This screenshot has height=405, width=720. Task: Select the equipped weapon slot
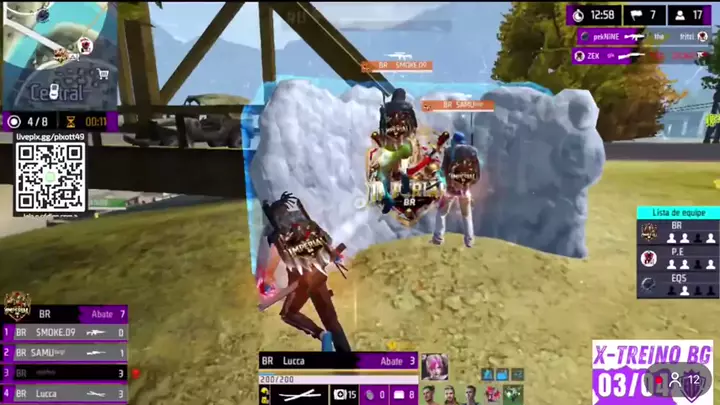coord(300,395)
